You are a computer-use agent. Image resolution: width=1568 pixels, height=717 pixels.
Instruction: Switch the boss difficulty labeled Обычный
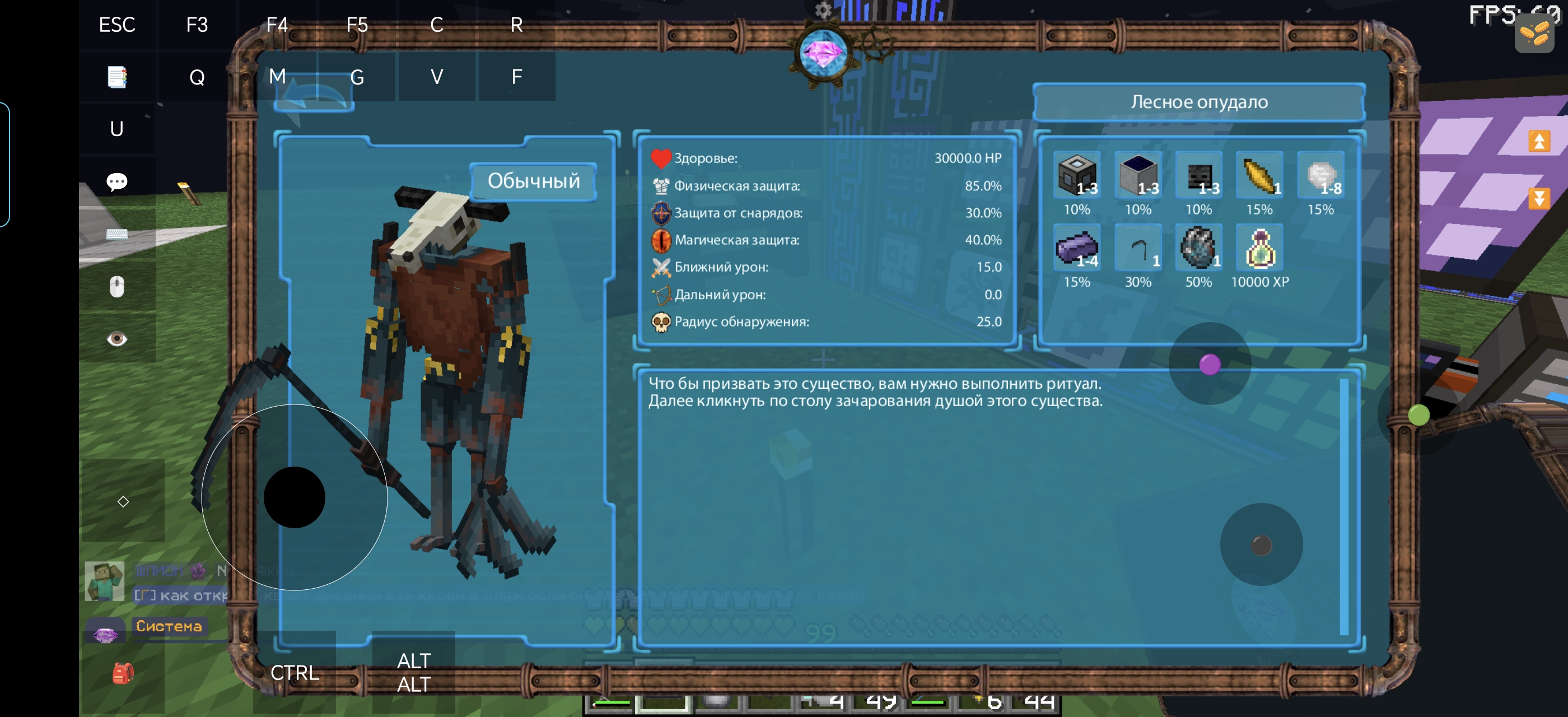(533, 181)
